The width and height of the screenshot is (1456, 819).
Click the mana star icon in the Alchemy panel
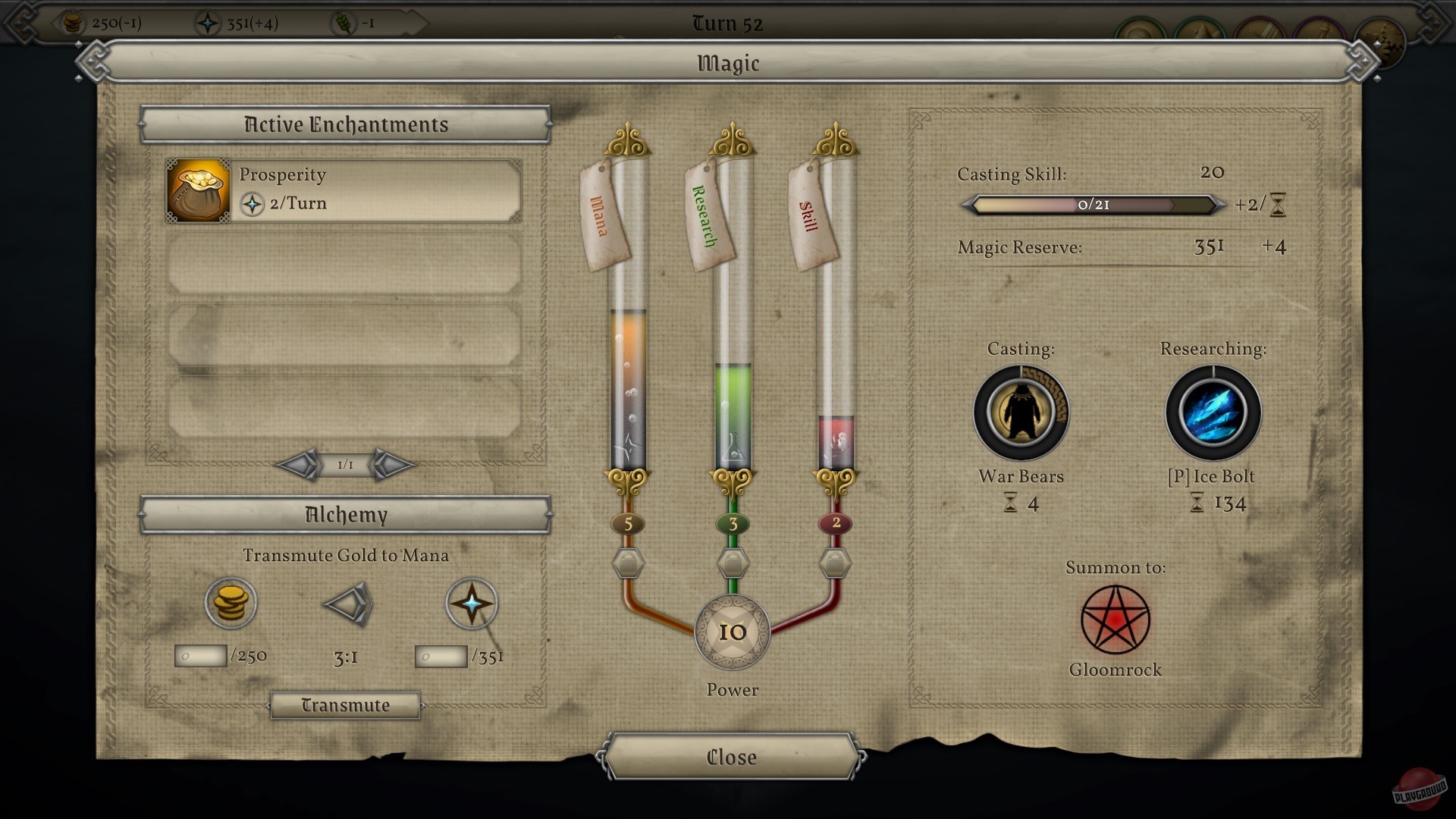tap(471, 603)
